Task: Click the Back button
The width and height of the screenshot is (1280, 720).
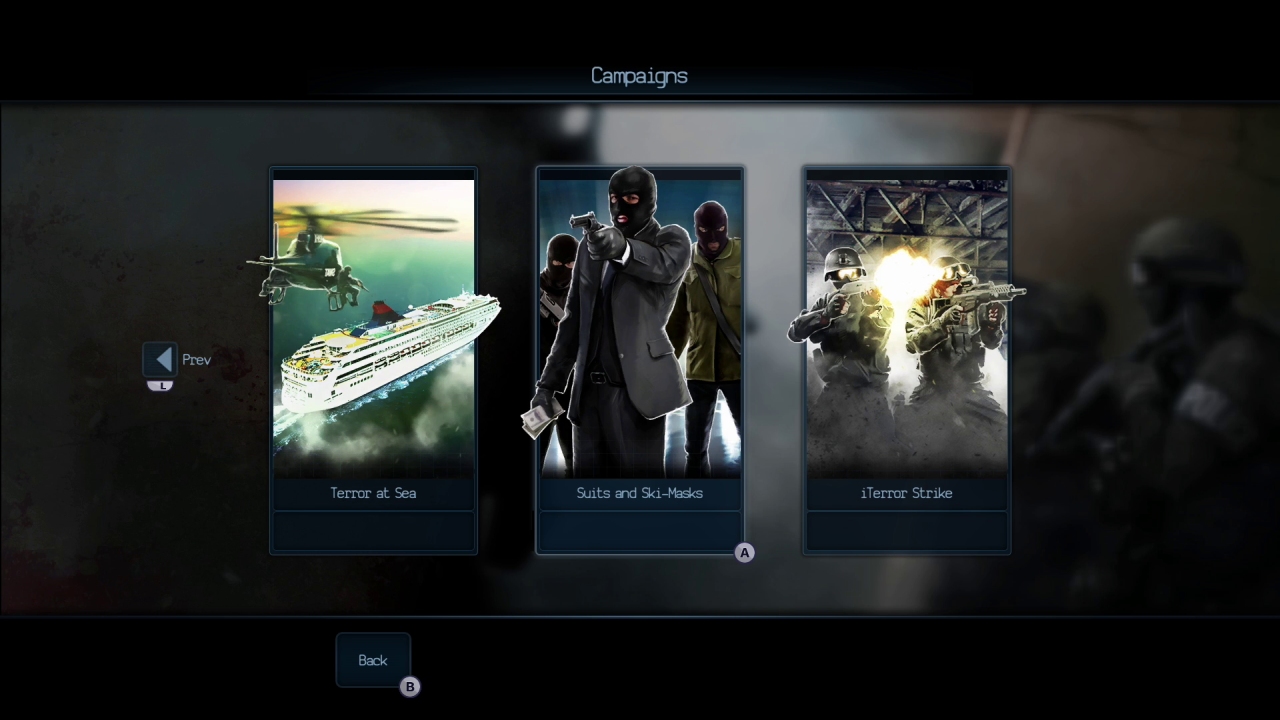Action: [372, 660]
